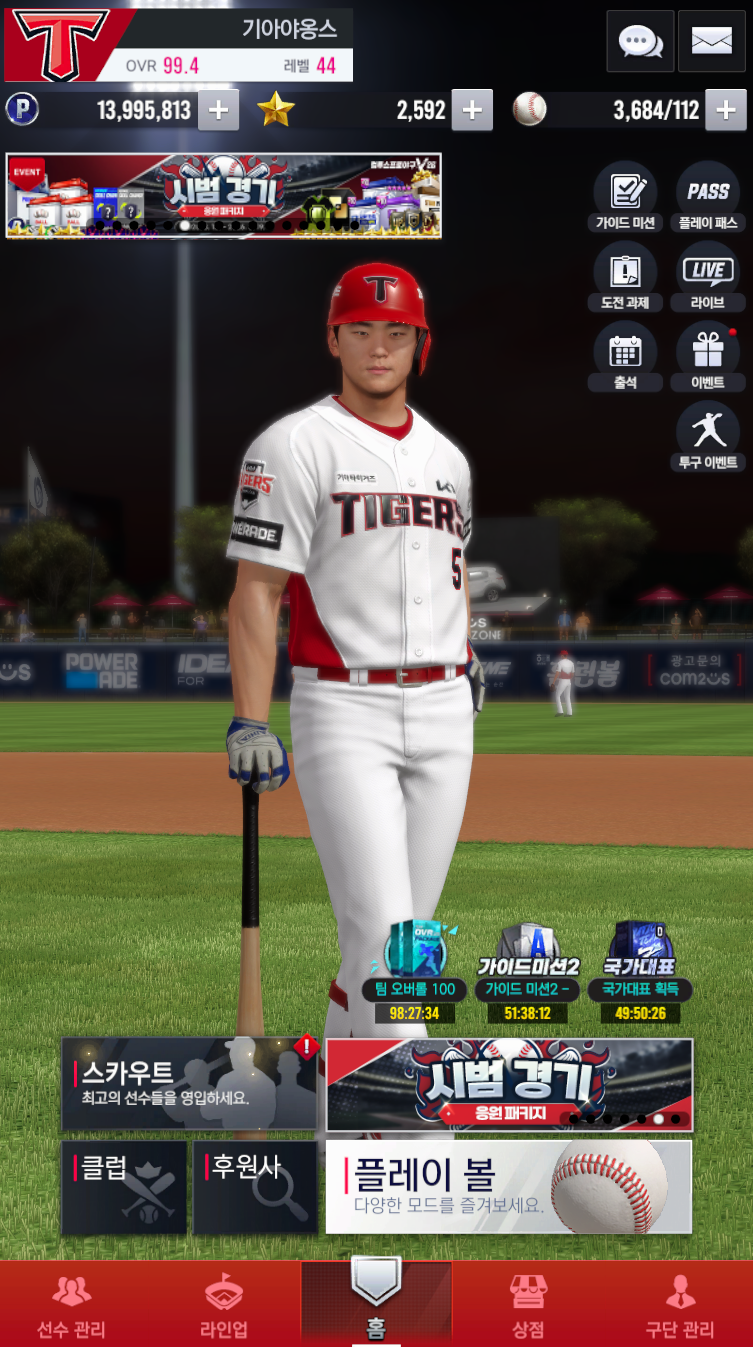
Task: Open the 이벤트 gift box icon
Action: pyautogui.click(x=708, y=356)
